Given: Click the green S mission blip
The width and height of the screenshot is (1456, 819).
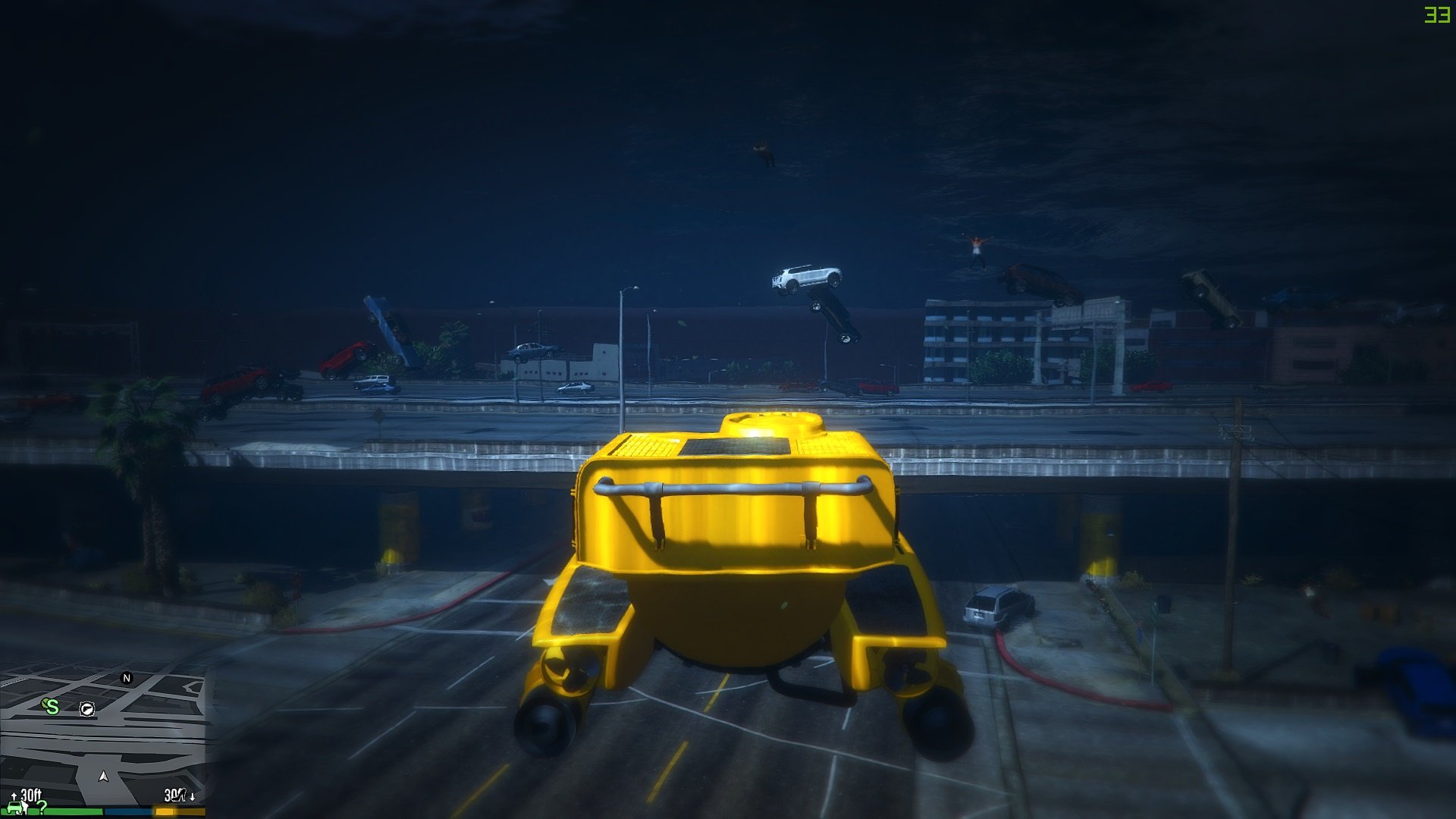Looking at the screenshot, I should point(52,707).
